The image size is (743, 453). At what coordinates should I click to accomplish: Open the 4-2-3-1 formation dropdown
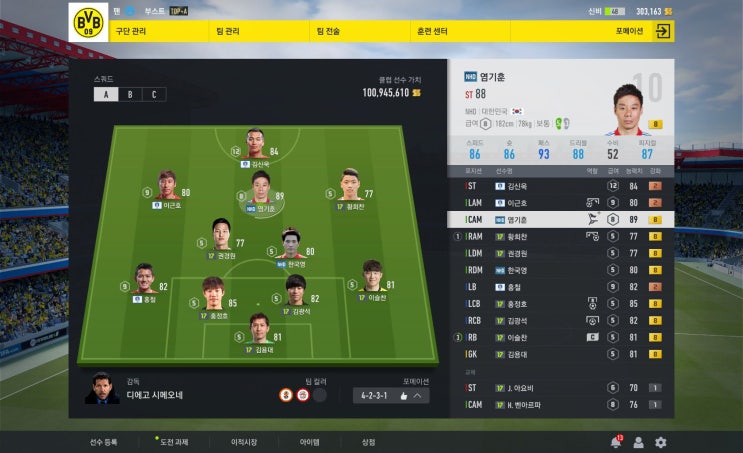[x=391, y=395]
